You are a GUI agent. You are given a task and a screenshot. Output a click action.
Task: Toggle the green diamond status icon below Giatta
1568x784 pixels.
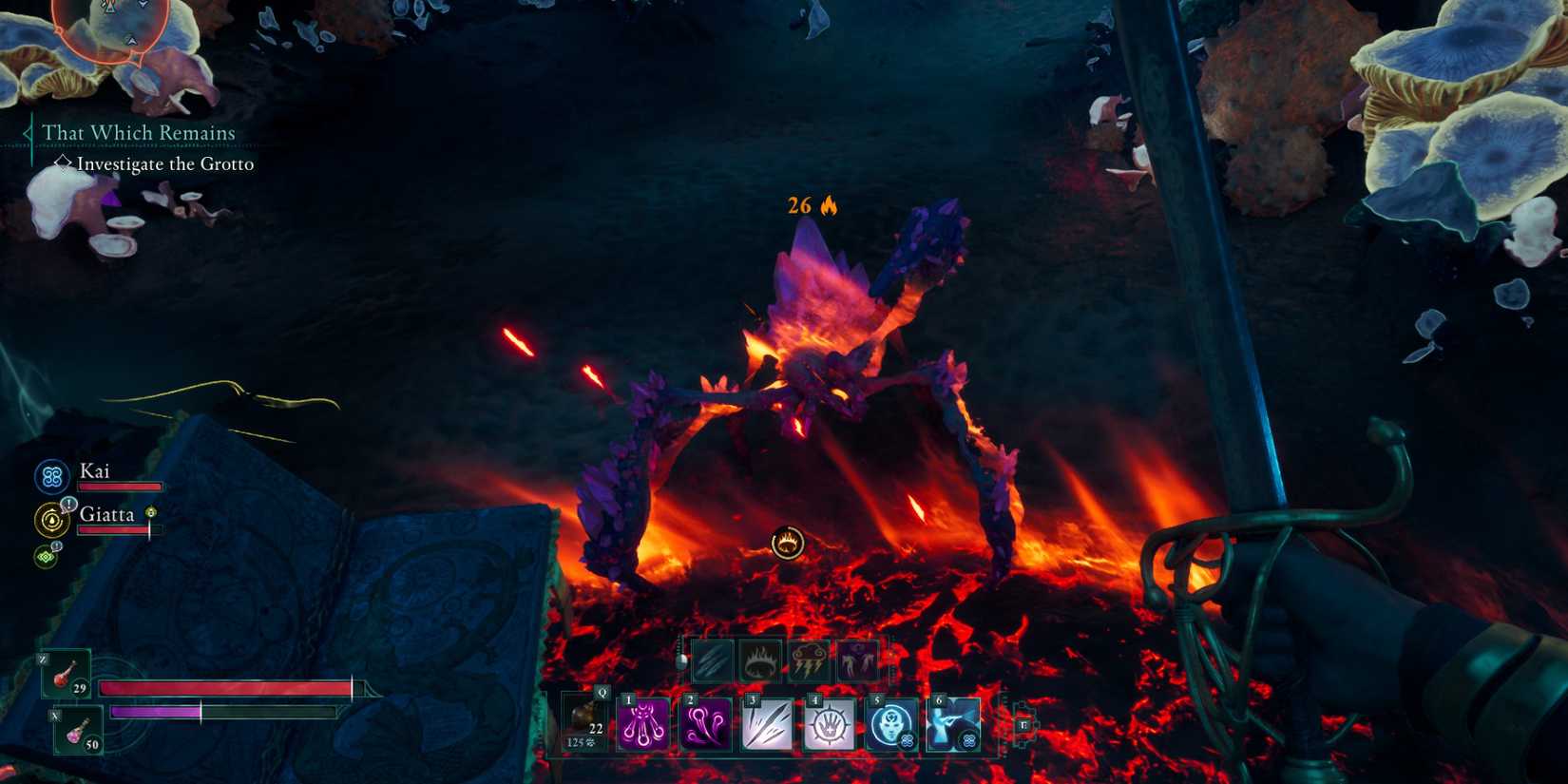[x=45, y=556]
